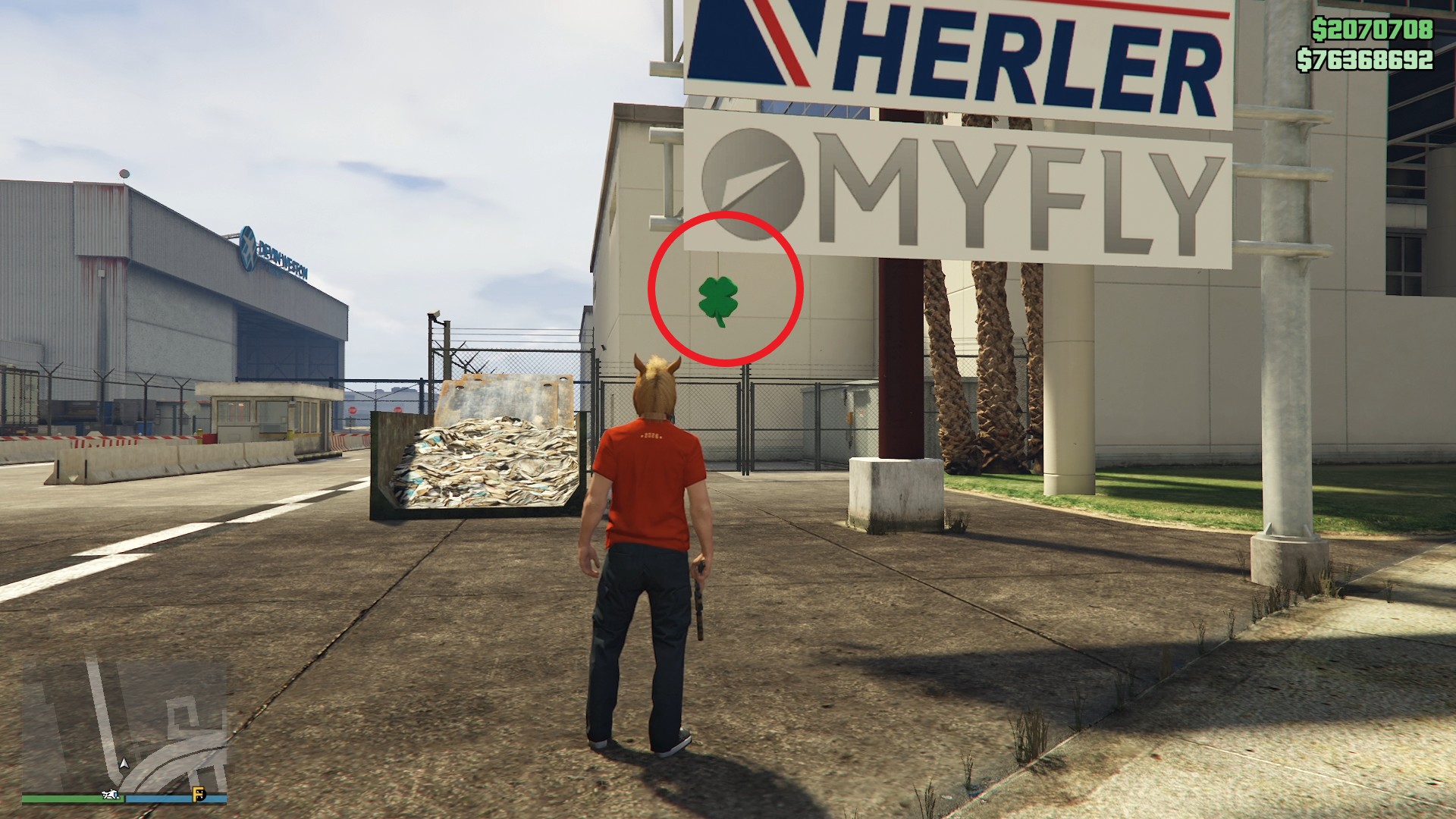Select the yellow F blip on the minimap
Image resolution: width=1456 pixels, height=819 pixels.
pos(199,795)
